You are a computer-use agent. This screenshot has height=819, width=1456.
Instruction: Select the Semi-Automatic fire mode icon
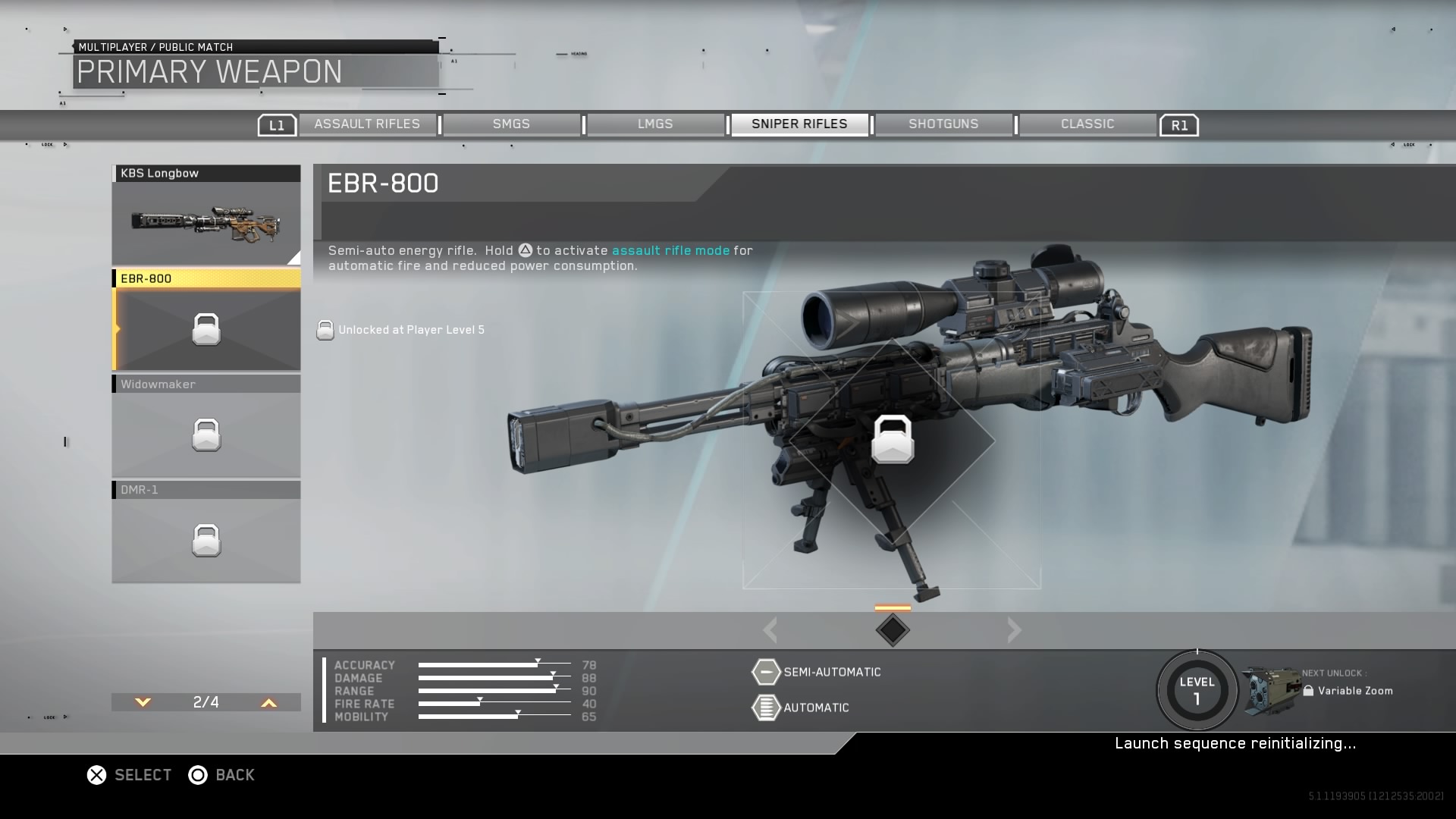pyautogui.click(x=766, y=672)
